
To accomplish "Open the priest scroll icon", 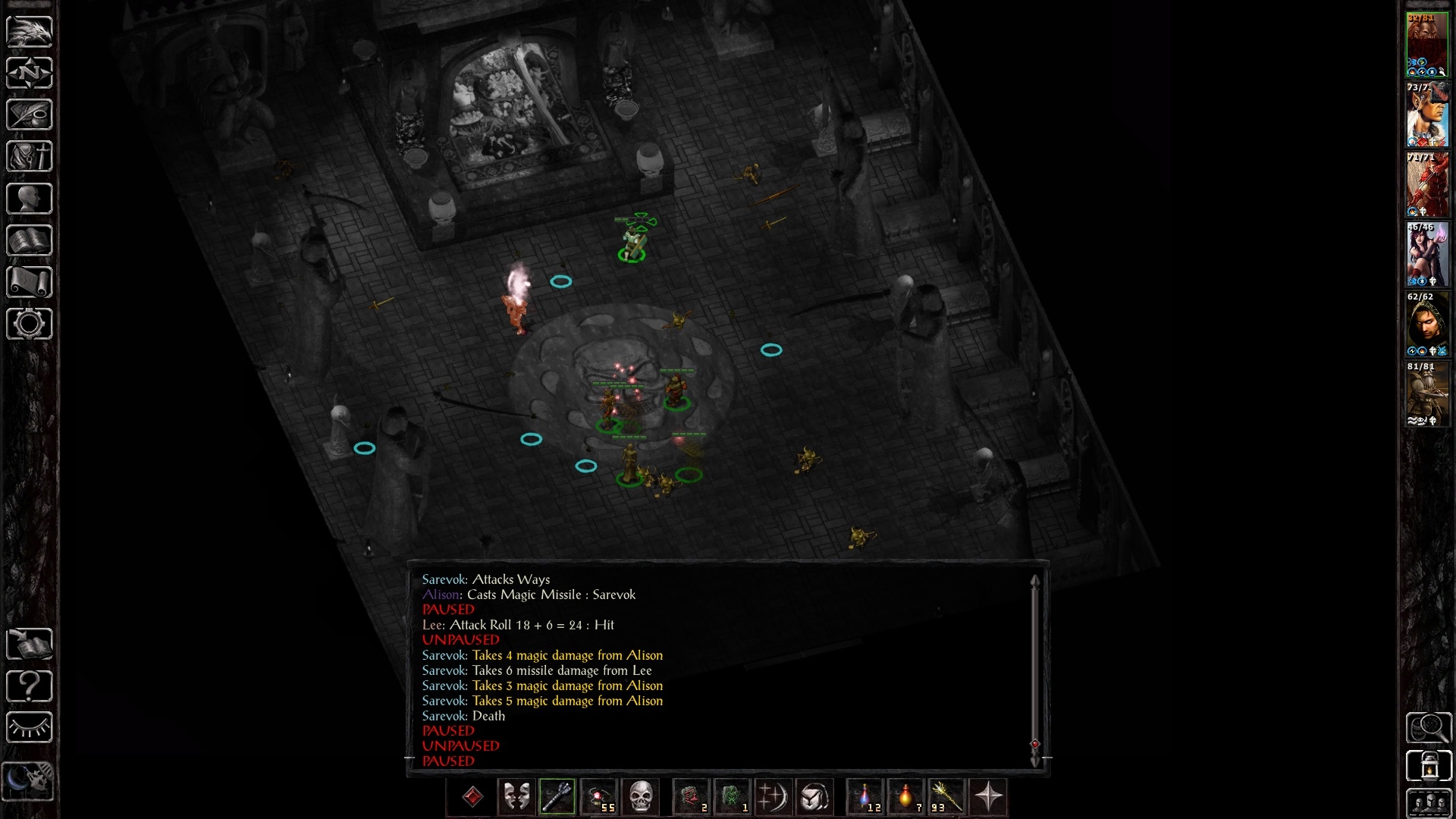I will tap(30, 282).
